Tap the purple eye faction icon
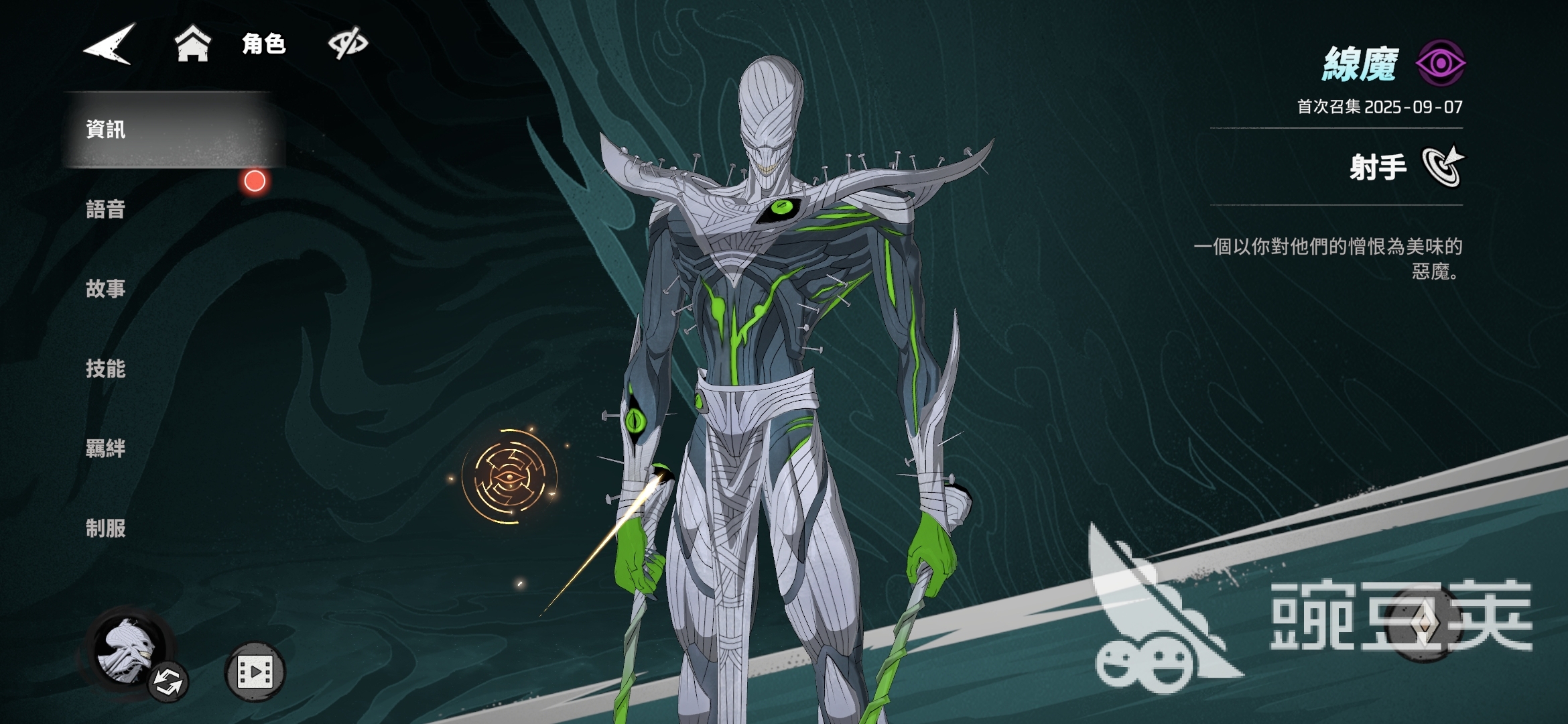 click(x=1440, y=64)
